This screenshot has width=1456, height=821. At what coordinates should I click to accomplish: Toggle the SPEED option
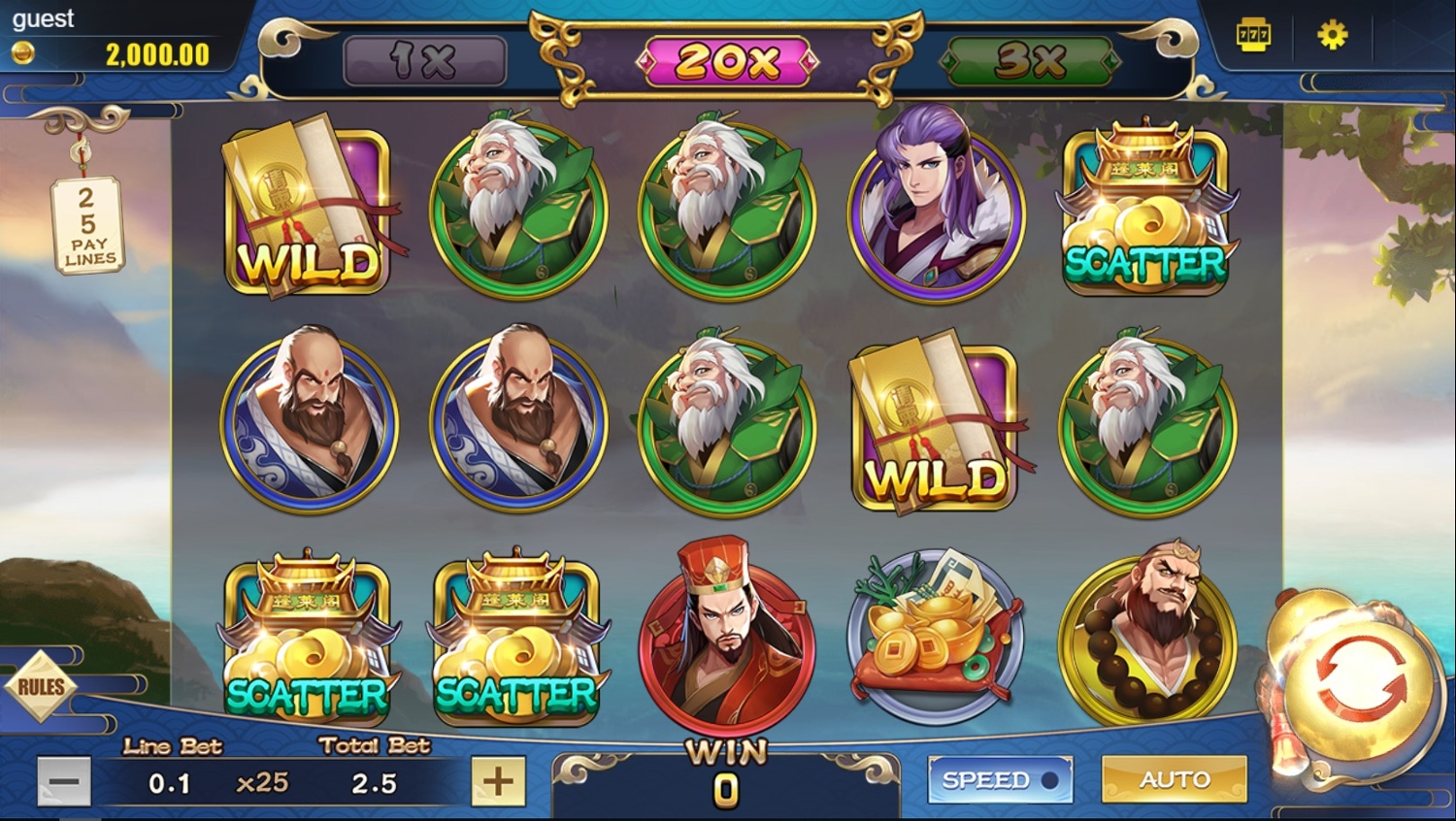1000,779
